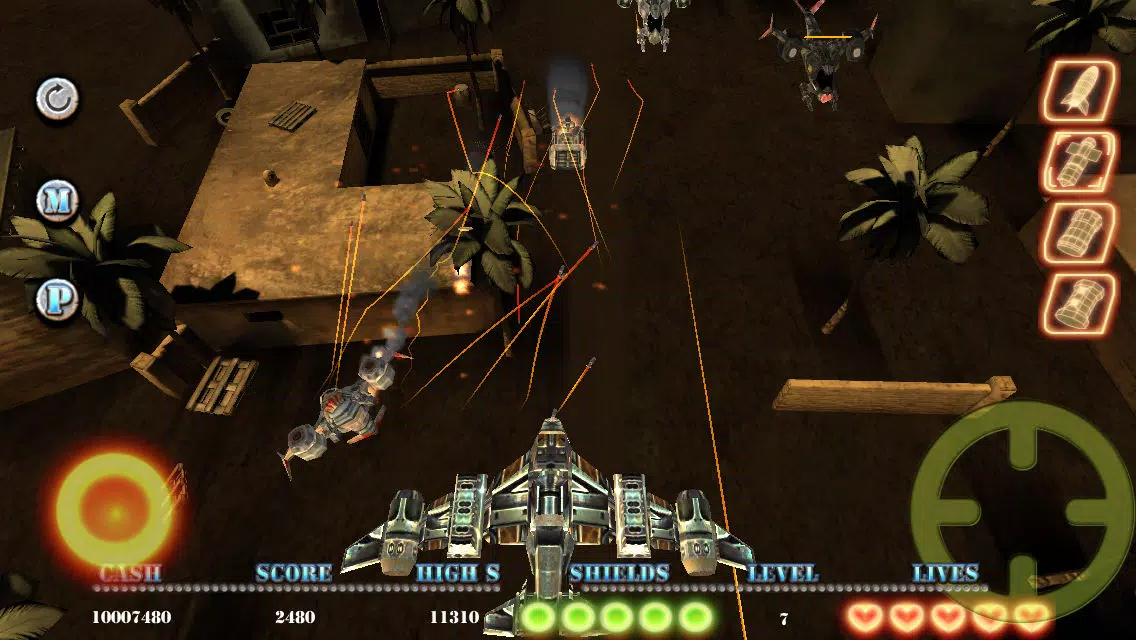Tap the glowing orange fire button
This screenshot has width=1136, height=640.
pos(114,512)
